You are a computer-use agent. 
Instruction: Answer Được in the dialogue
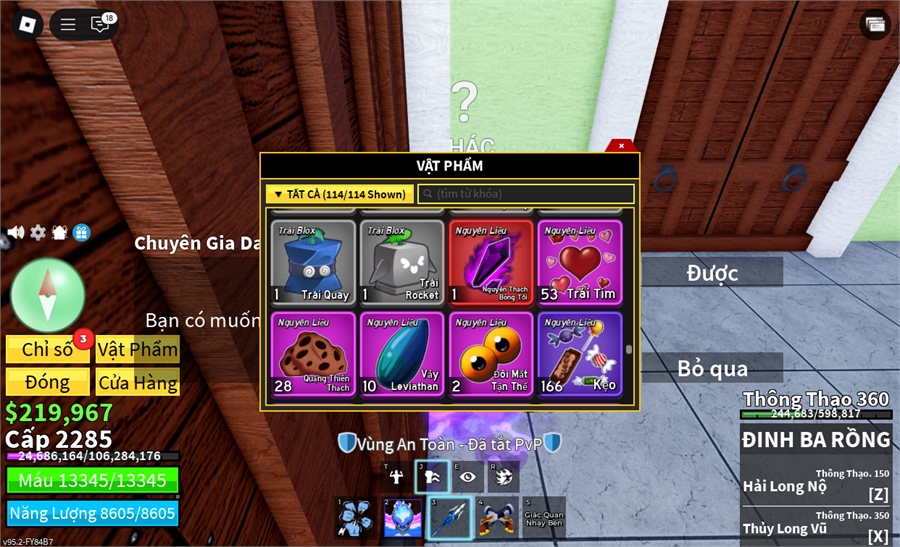pyautogui.click(x=712, y=273)
